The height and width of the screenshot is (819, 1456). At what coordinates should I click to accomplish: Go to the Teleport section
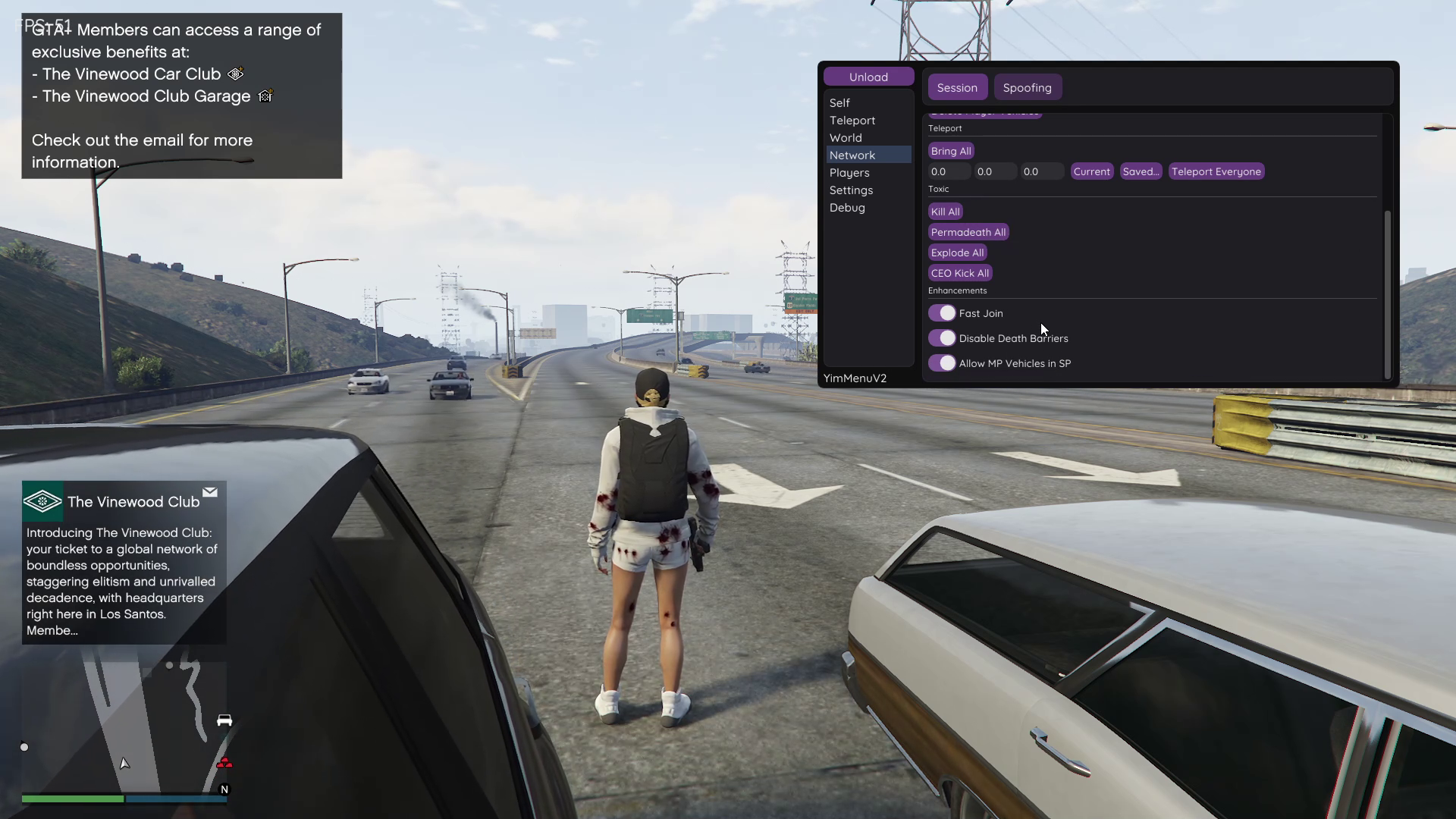[x=852, y=121]
